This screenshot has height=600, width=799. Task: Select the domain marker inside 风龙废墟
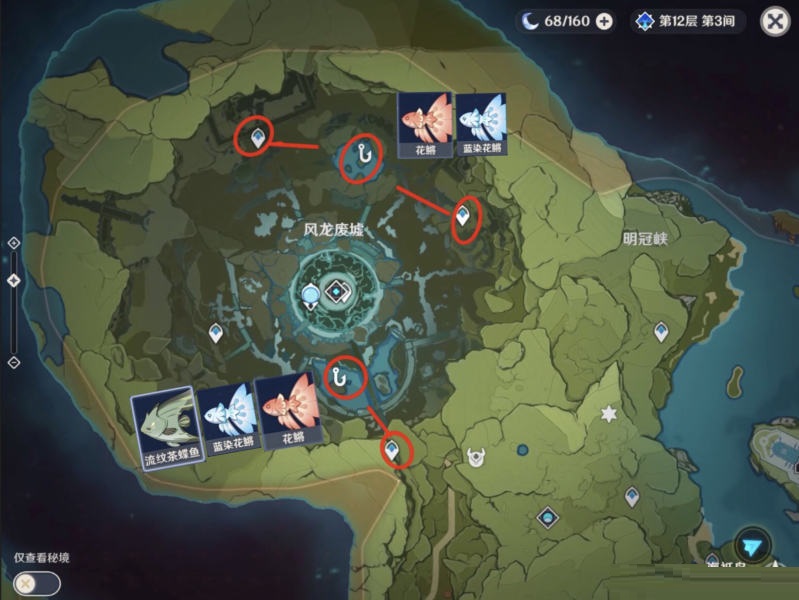(339, 293)
